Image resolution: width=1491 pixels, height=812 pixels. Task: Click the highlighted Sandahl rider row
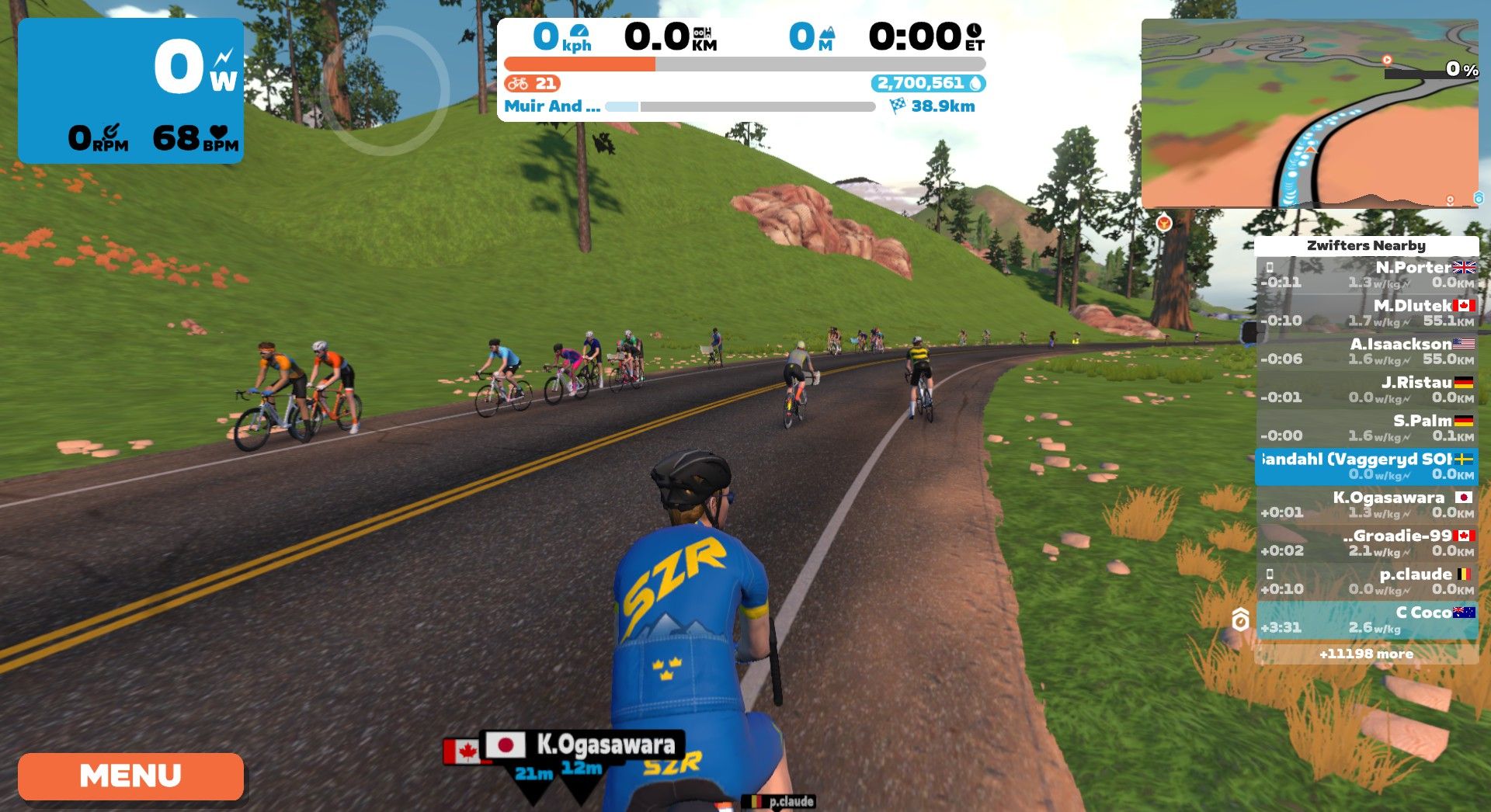point(1367,467)
